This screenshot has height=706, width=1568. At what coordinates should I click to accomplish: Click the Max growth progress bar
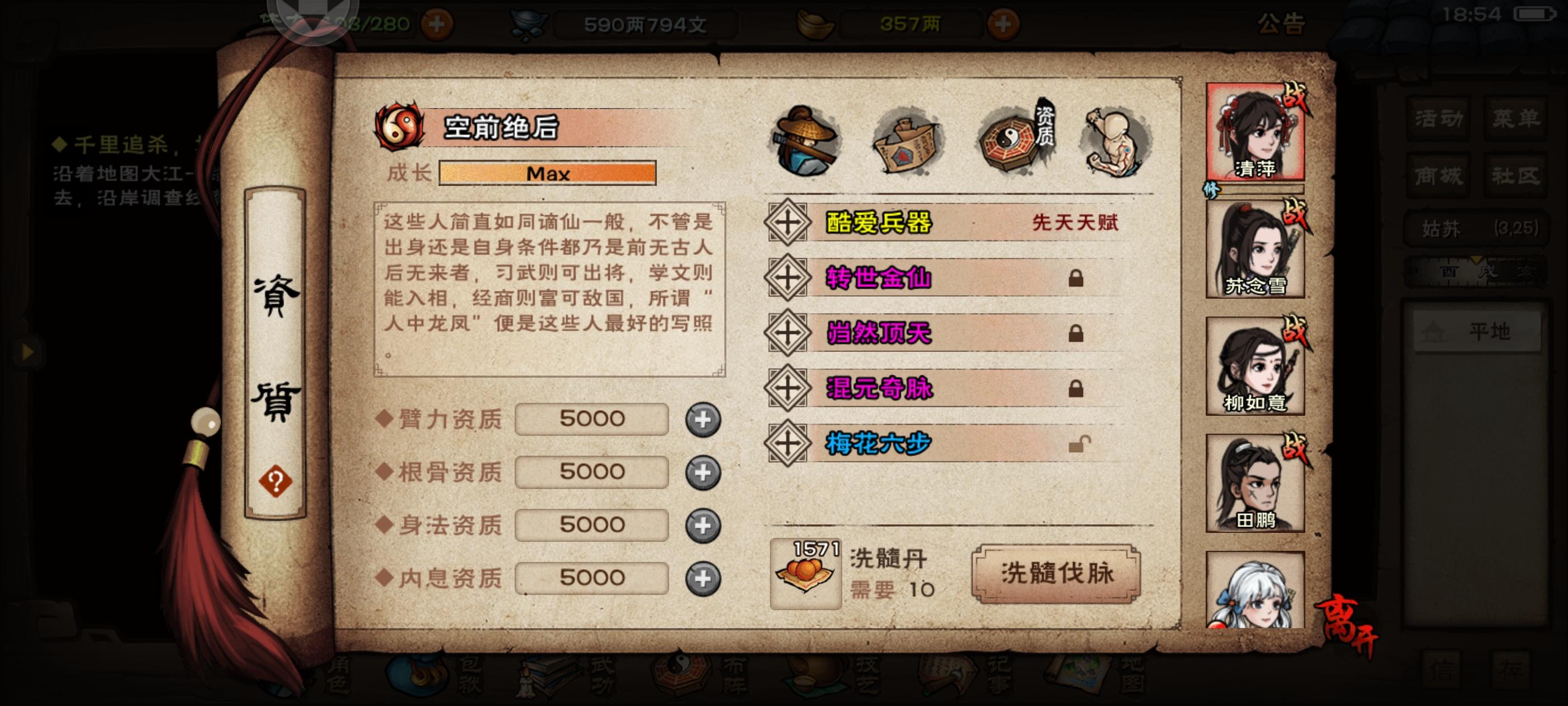coord(547,173)
